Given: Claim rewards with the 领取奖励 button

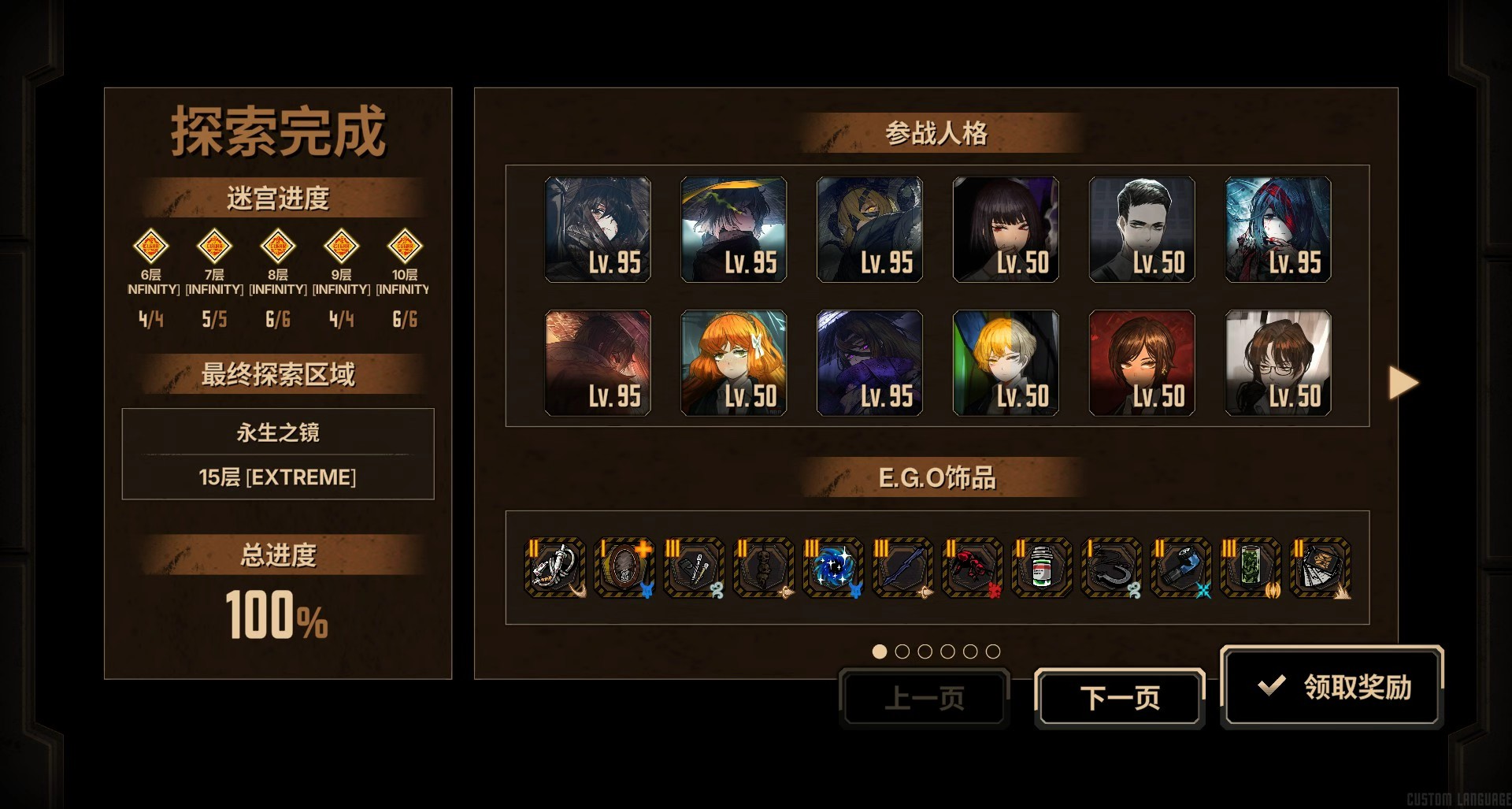Looking at the screenshot, I should point(1332,687).
